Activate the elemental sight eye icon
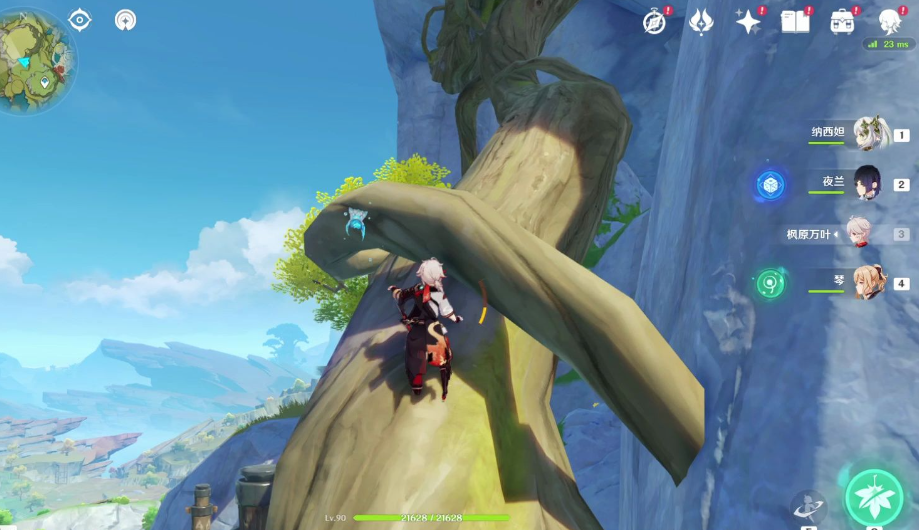The height and width of the screenshot is (530, 919). pyautogui.click(x=80, y=19)
